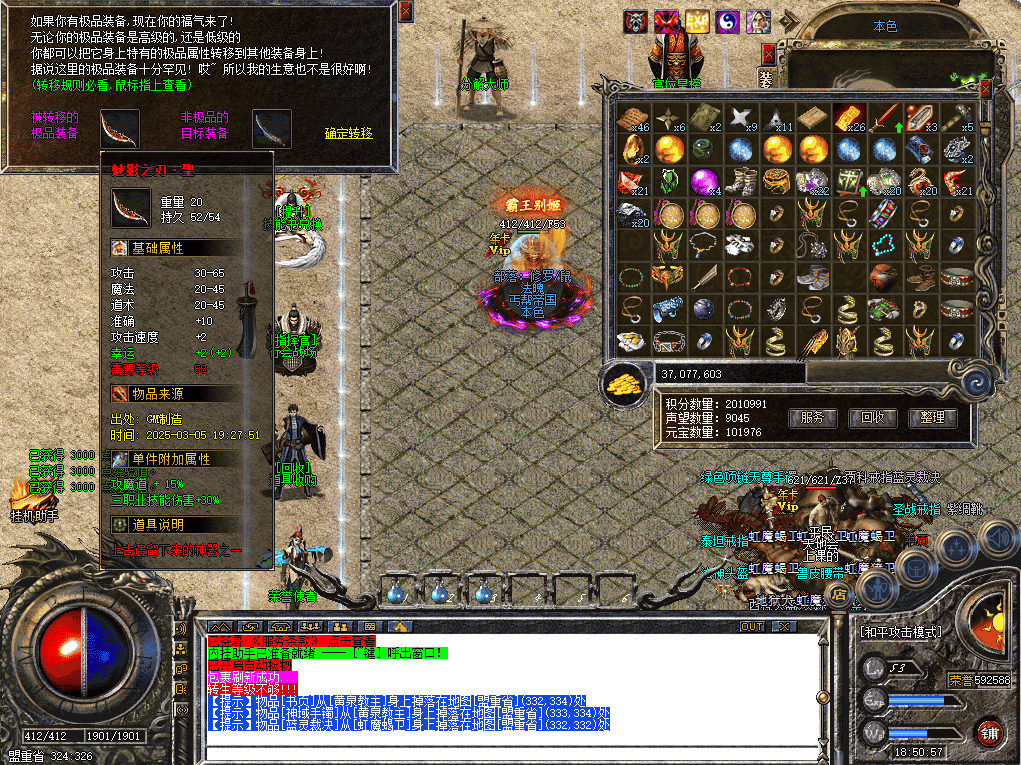1021x765 pixels.
Task: Select the purple orb item in bag
Action: (x=705, y=182)
